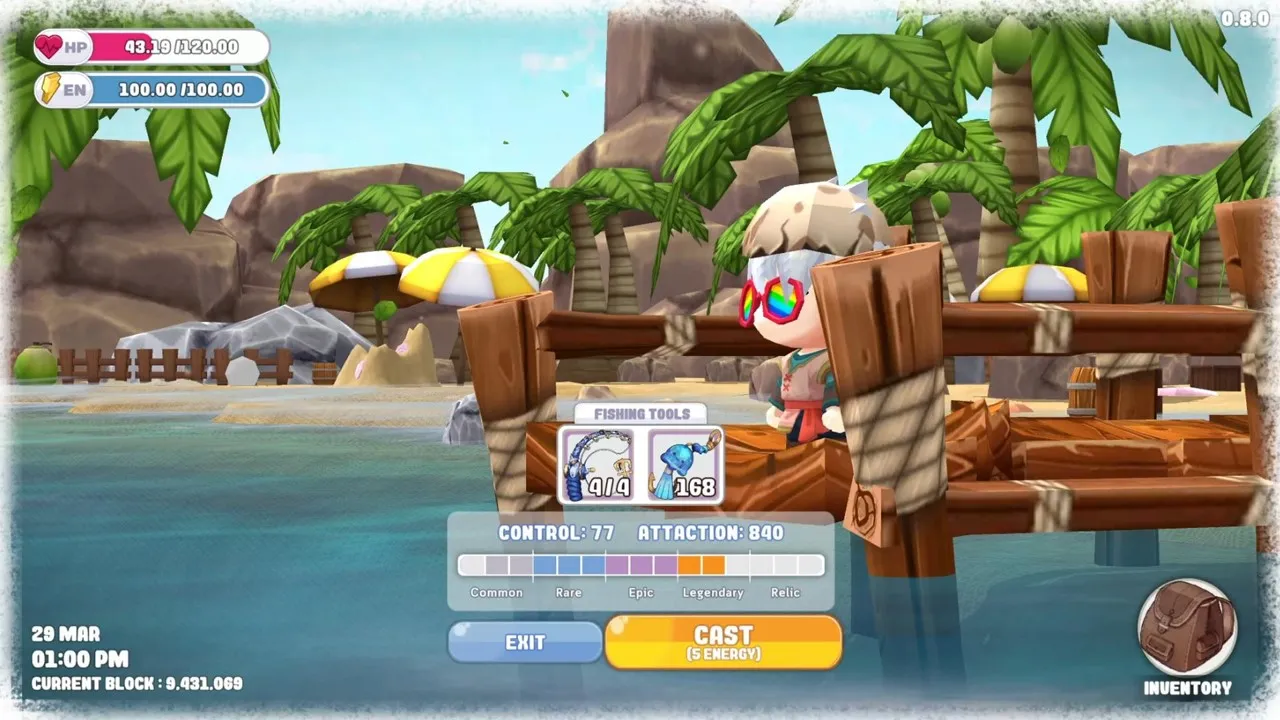Cast the fishing line for 5 energy
This screenshot has height=720, width=1280.
coord(723,642)
